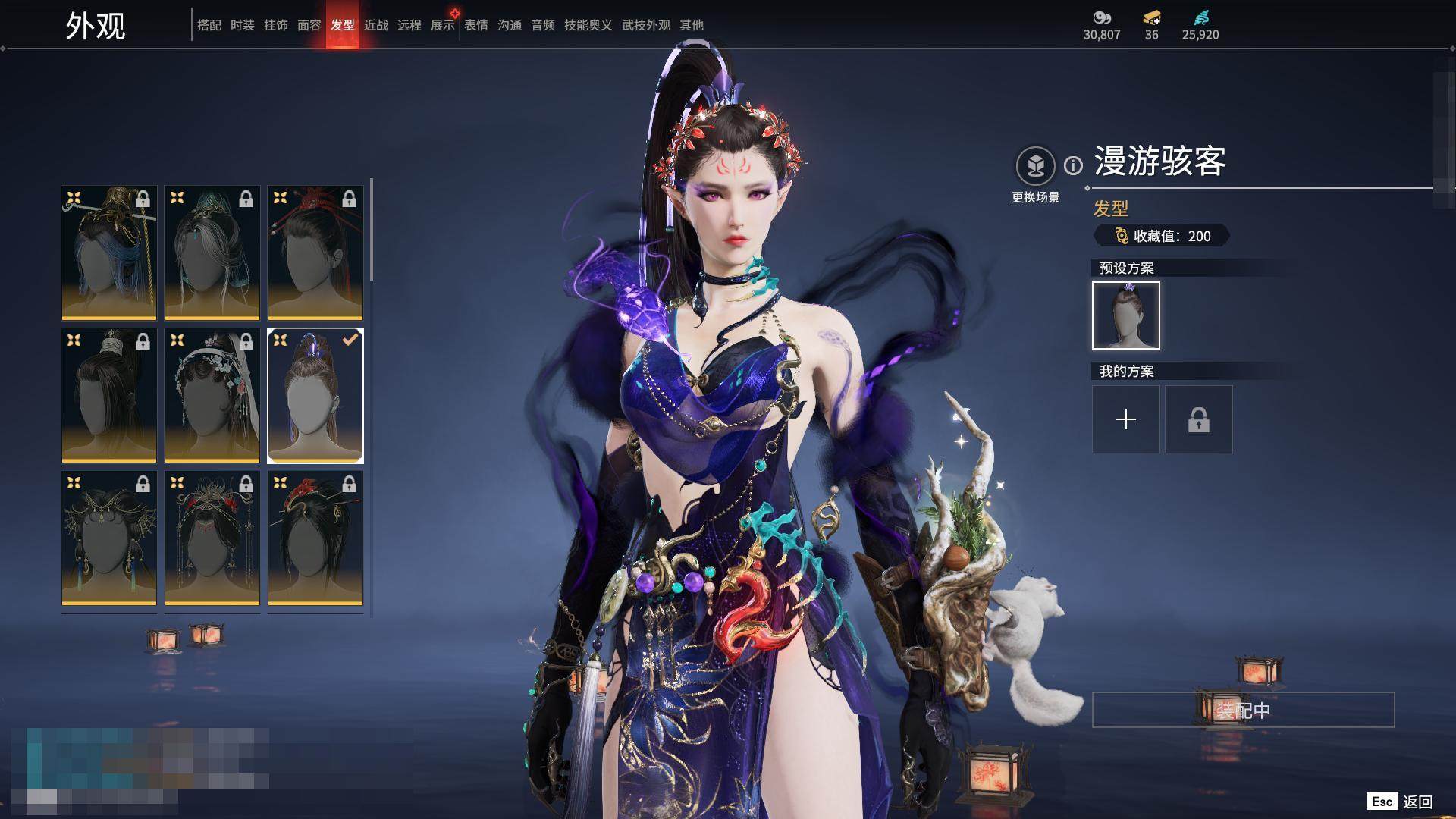Select the 挂饰 accessories tab
This screenshot has width=1456, height=819.
275,25
